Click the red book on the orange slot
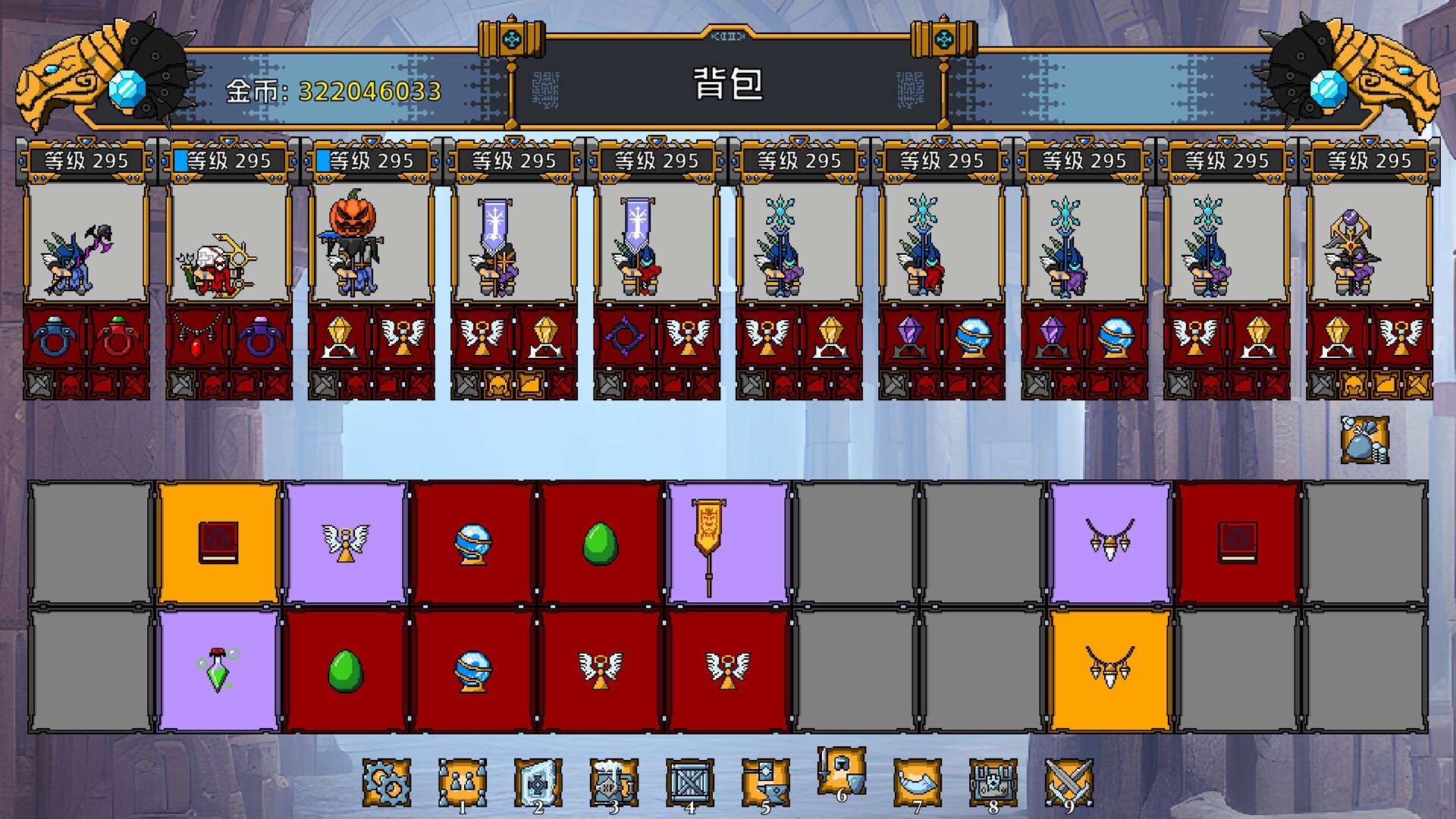The width and height of the screenshot is (1456, 819). [219, 541]
